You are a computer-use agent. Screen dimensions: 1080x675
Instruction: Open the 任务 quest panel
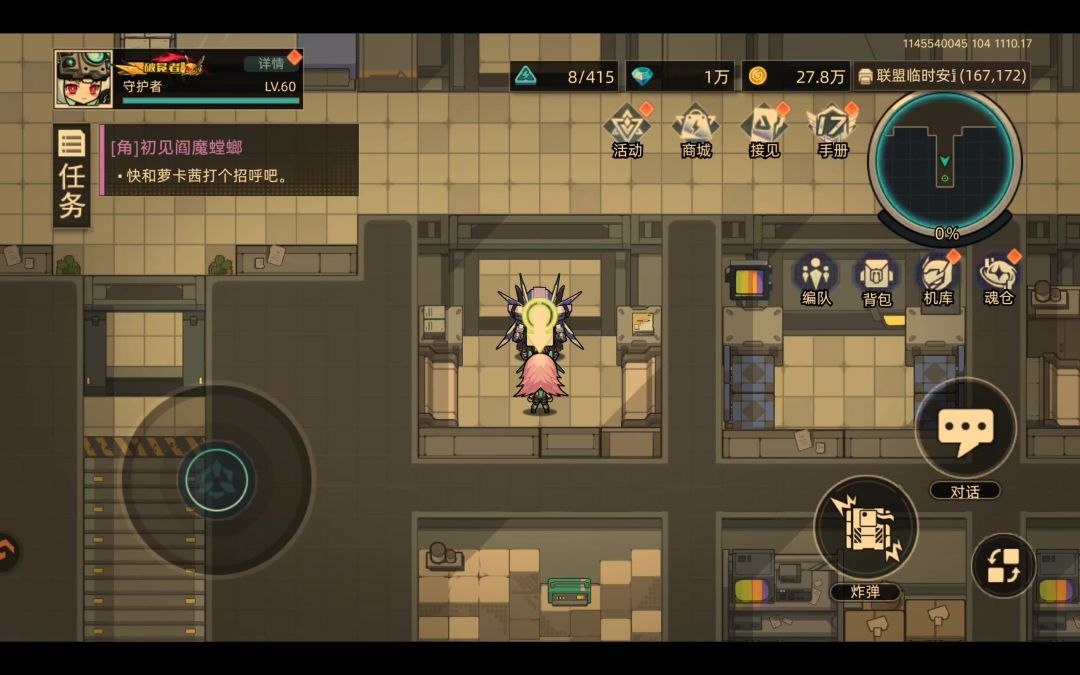[x=72, y=176]
